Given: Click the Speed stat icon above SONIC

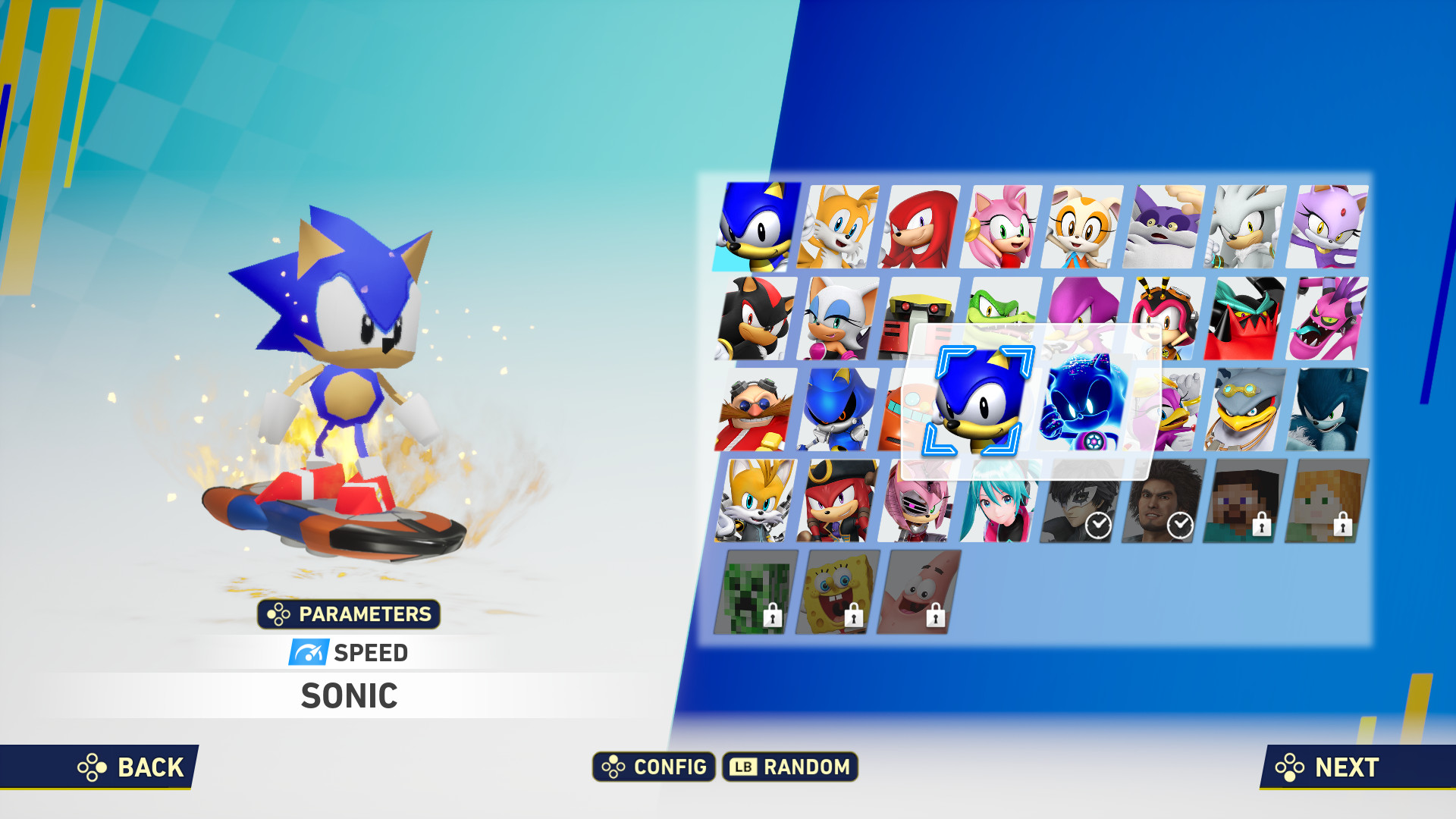Looking at the screenshot, I should (x=310, y=652).
